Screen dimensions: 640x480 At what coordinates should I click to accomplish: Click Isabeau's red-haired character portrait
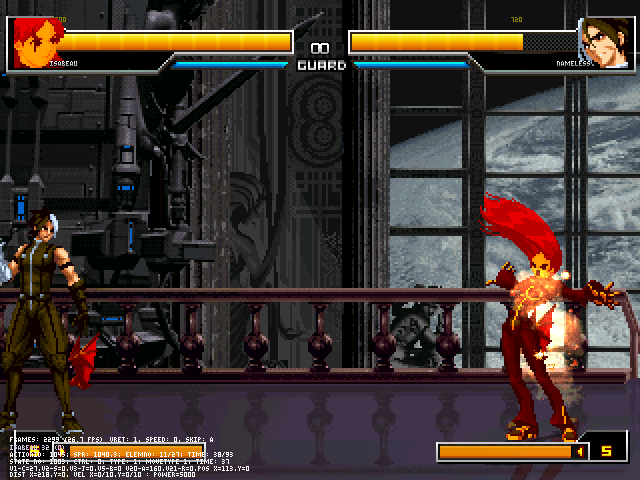pyautogui.click(x=37, y=41)
